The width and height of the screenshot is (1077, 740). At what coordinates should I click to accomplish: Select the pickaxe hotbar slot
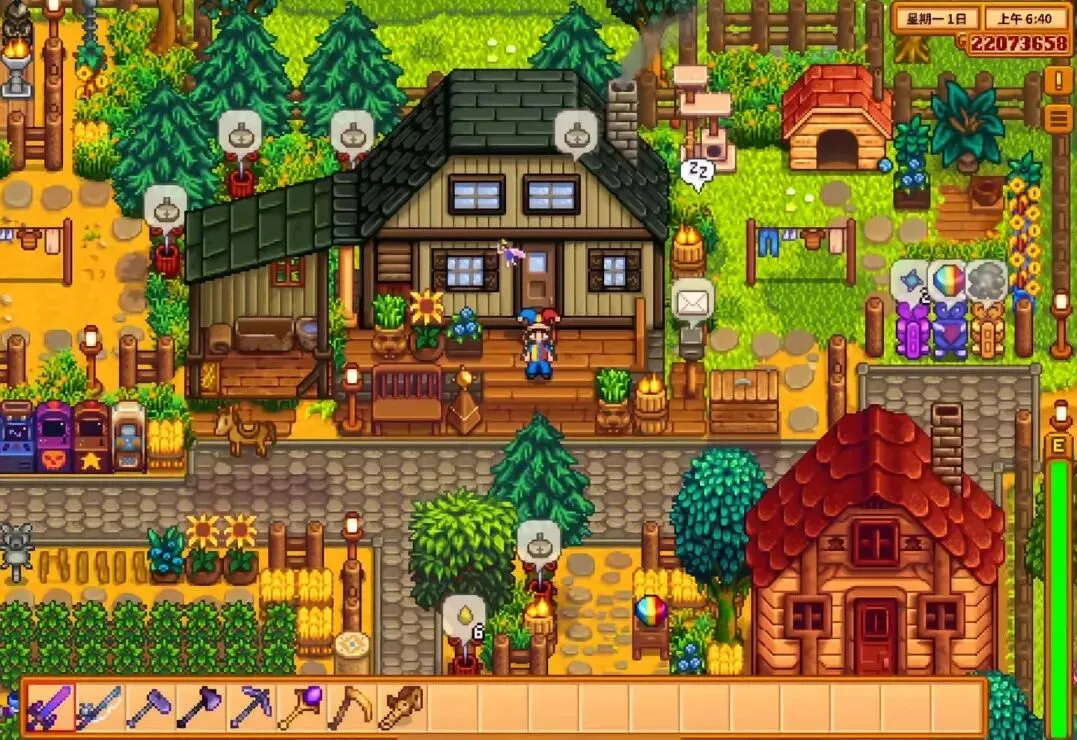pos(250,707)
